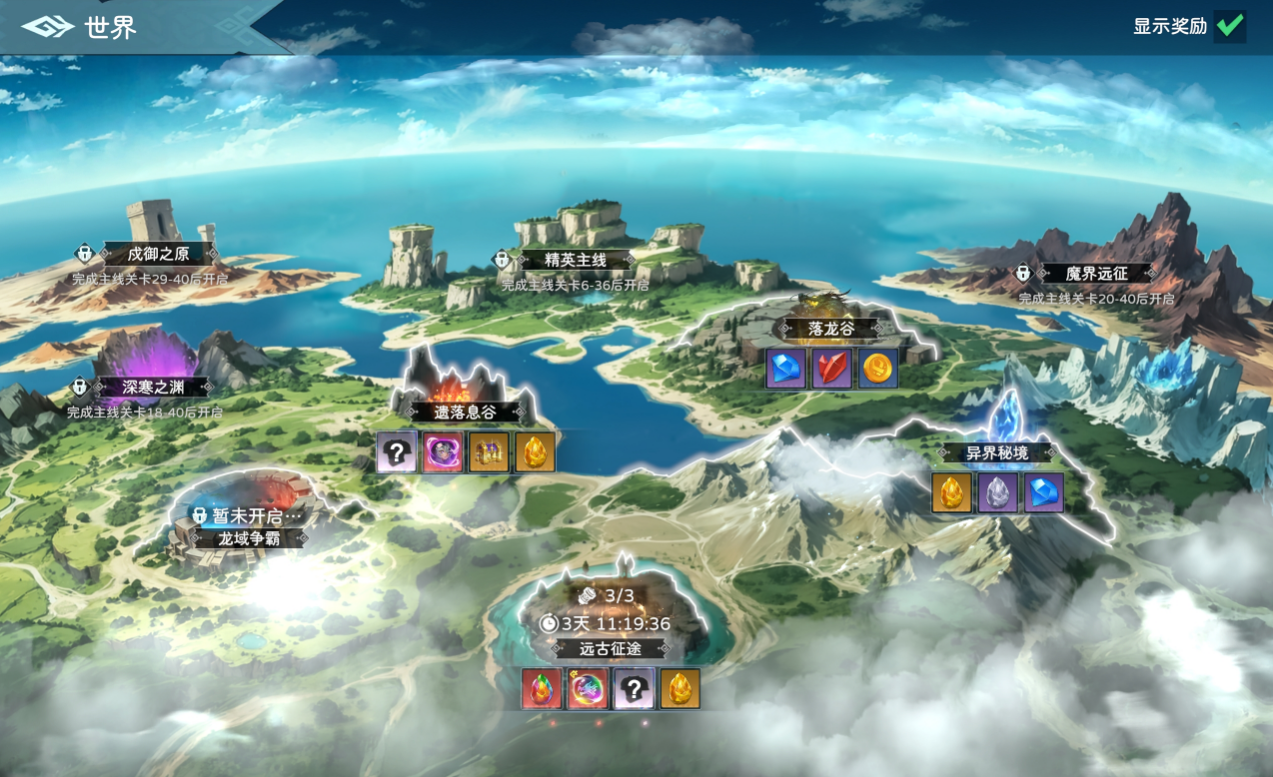
Task: Select the locked 精英主线 label
Action: click(x=575, y=260)
